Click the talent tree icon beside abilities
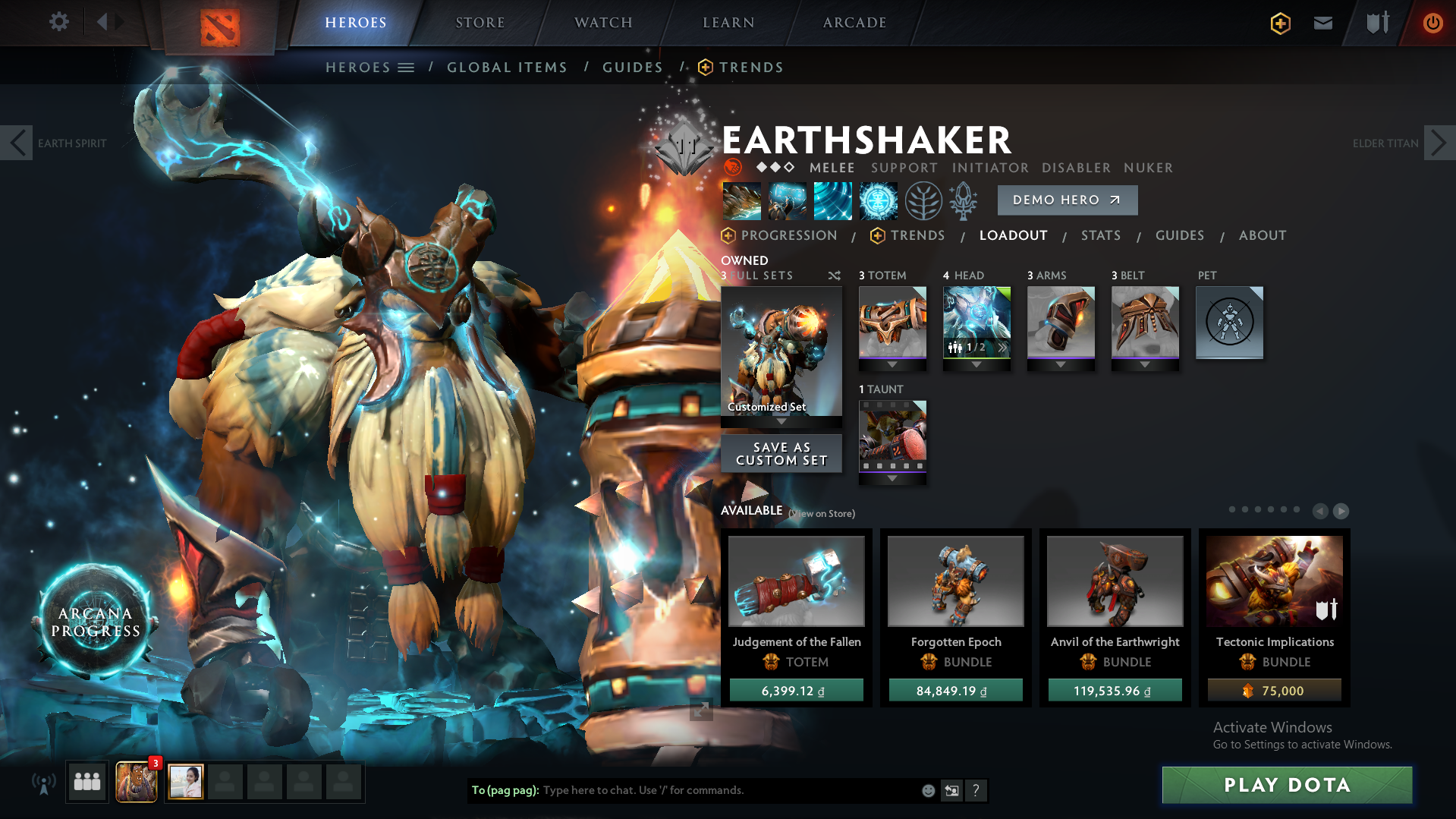The height and width of the screenshot is (819, 1456). click(923, 200)
